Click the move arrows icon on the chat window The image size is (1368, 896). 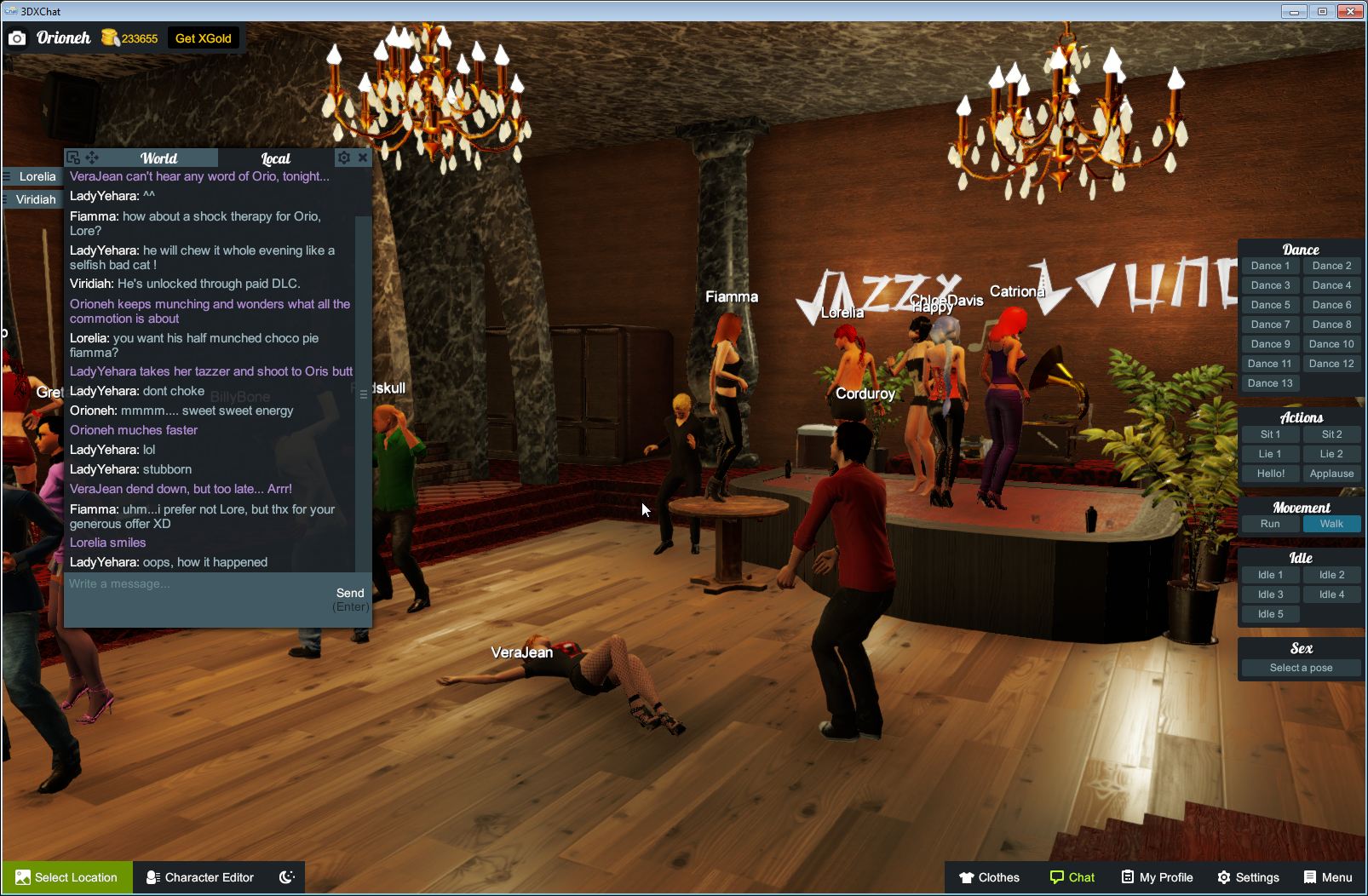(94, 157)
